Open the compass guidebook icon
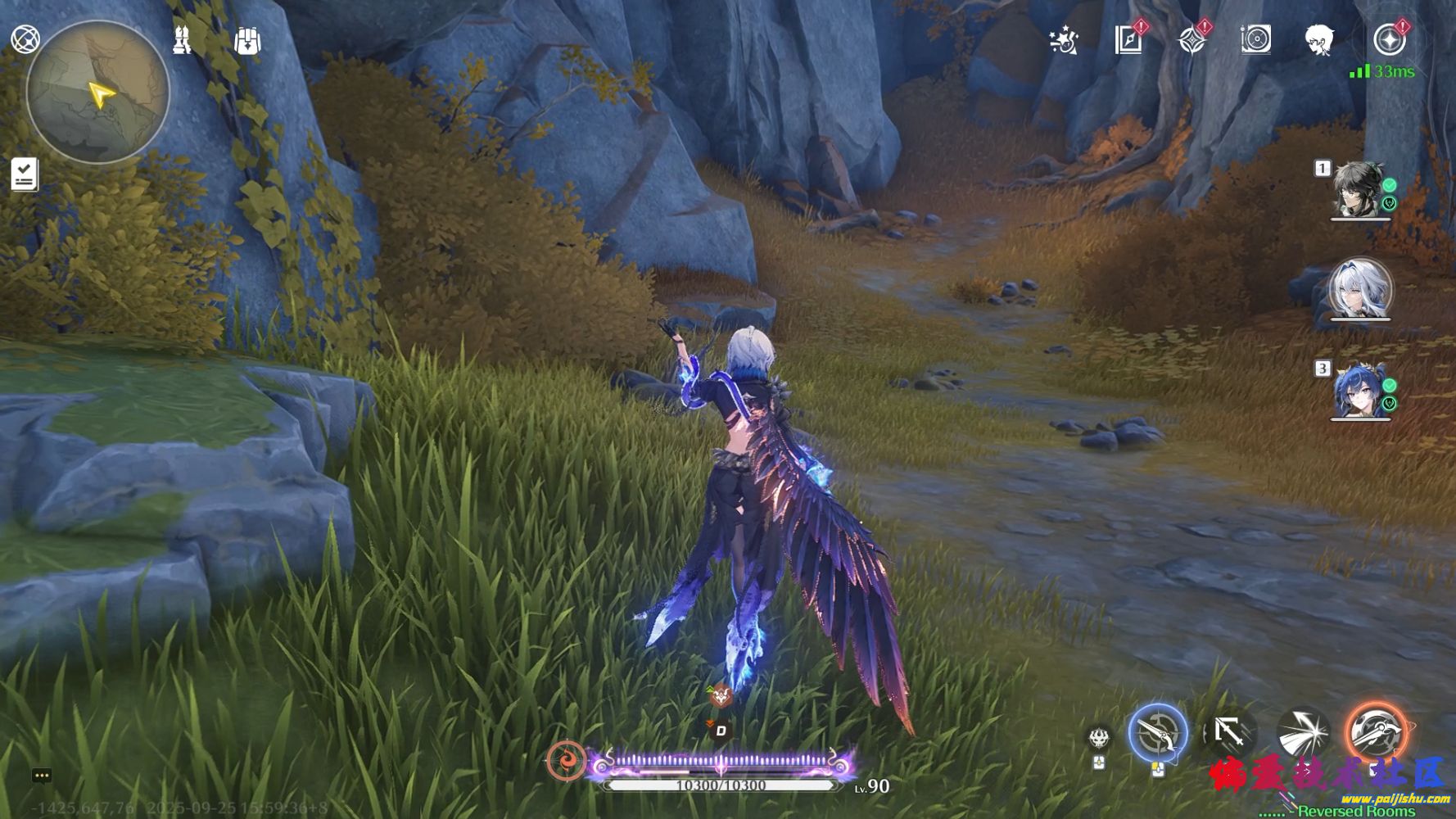1456x819 pixels. pos(1128,40)
